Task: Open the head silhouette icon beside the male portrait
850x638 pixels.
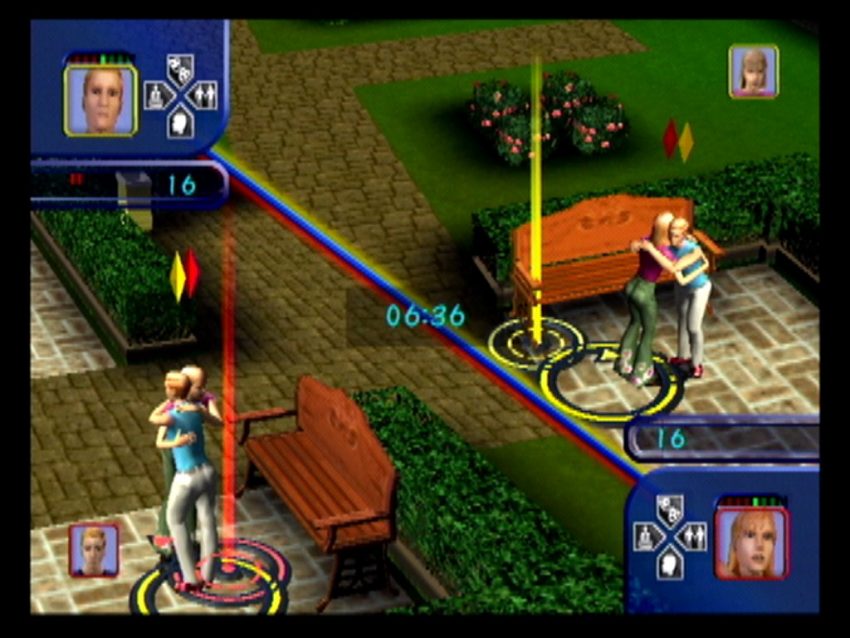Action: (x=181, y=121)
